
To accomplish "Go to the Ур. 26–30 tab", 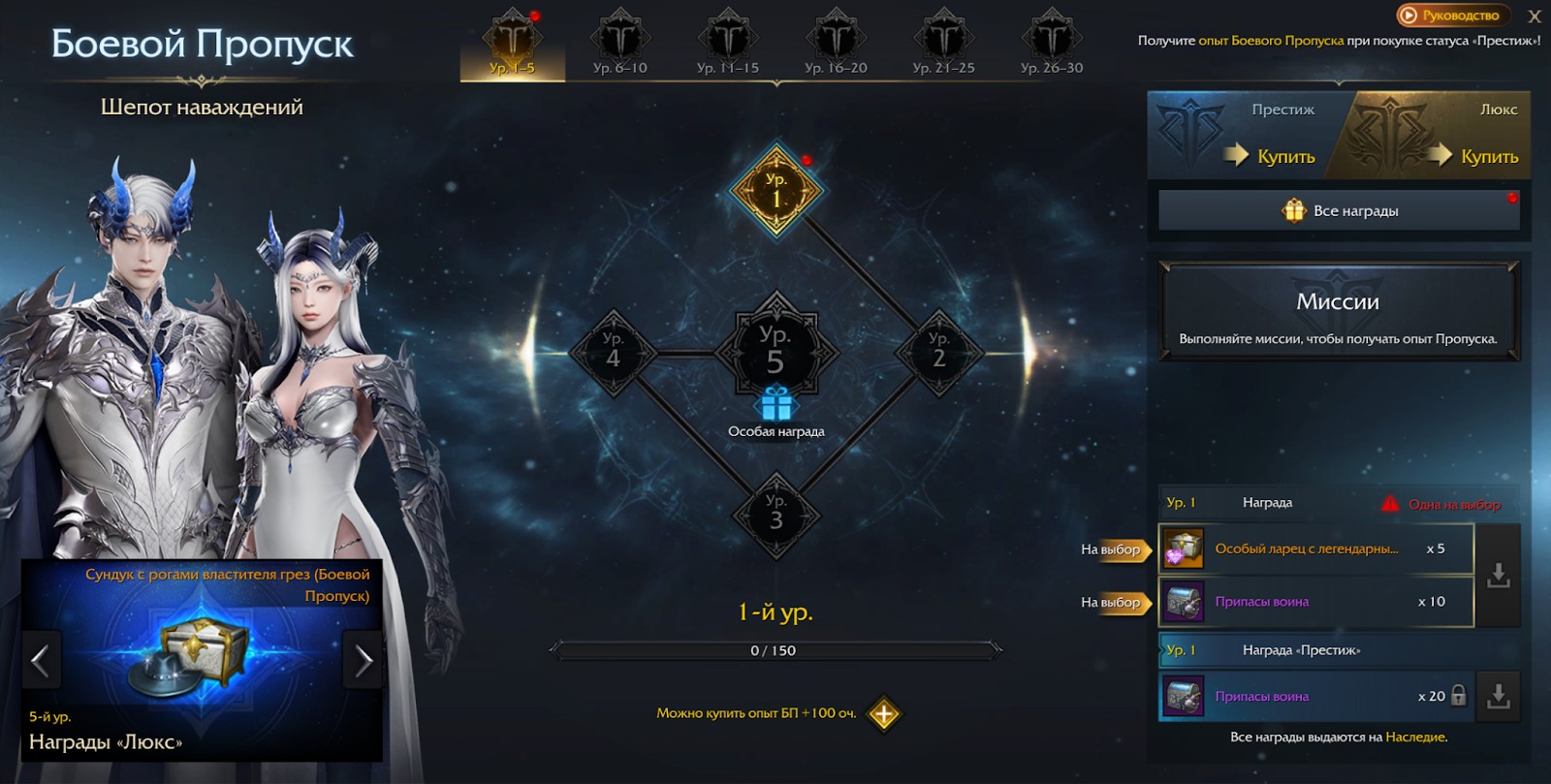I will pyautogui.click(x=1051, y=46).
